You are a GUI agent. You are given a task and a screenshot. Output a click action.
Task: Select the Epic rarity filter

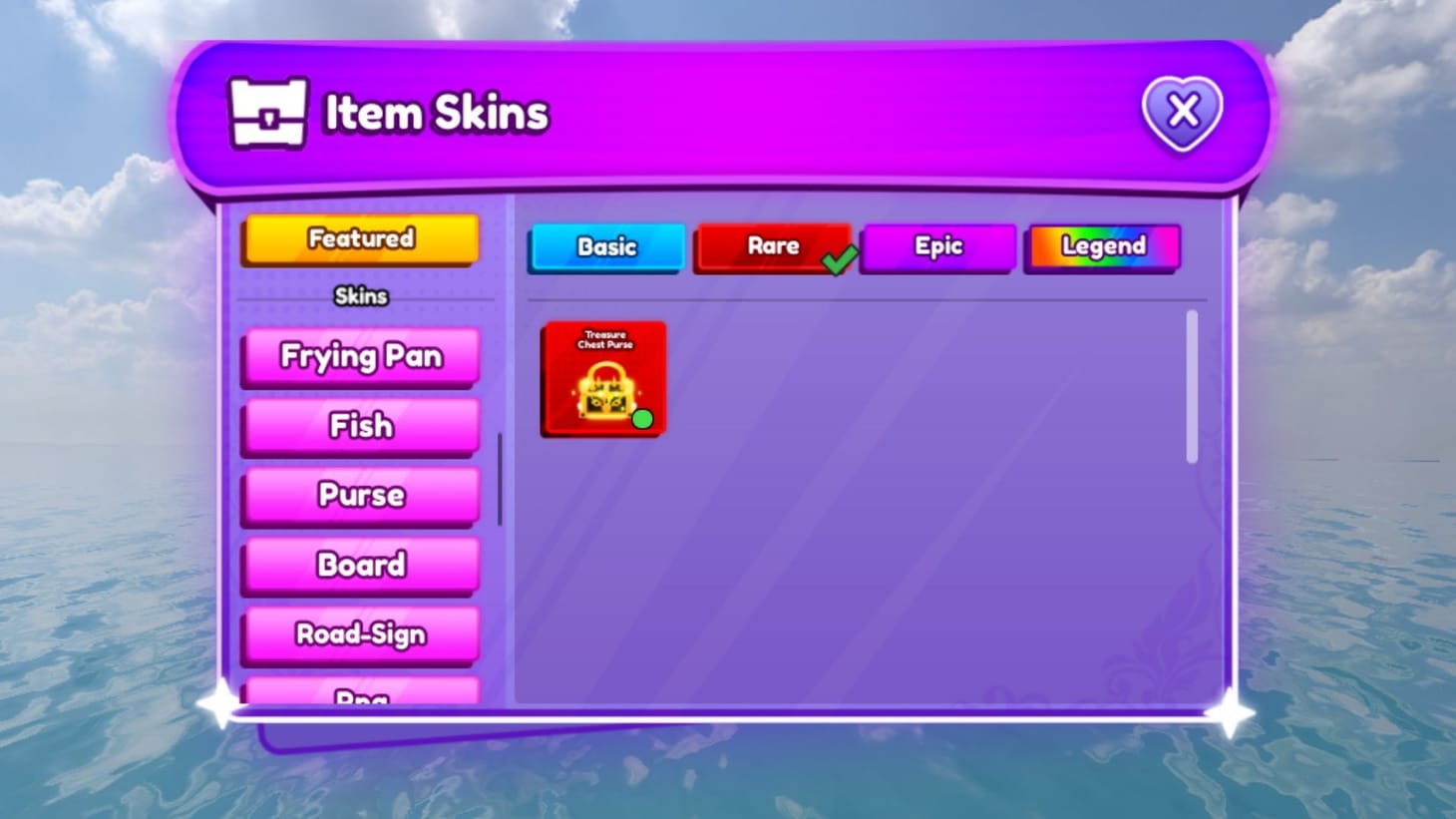(937, 246)
